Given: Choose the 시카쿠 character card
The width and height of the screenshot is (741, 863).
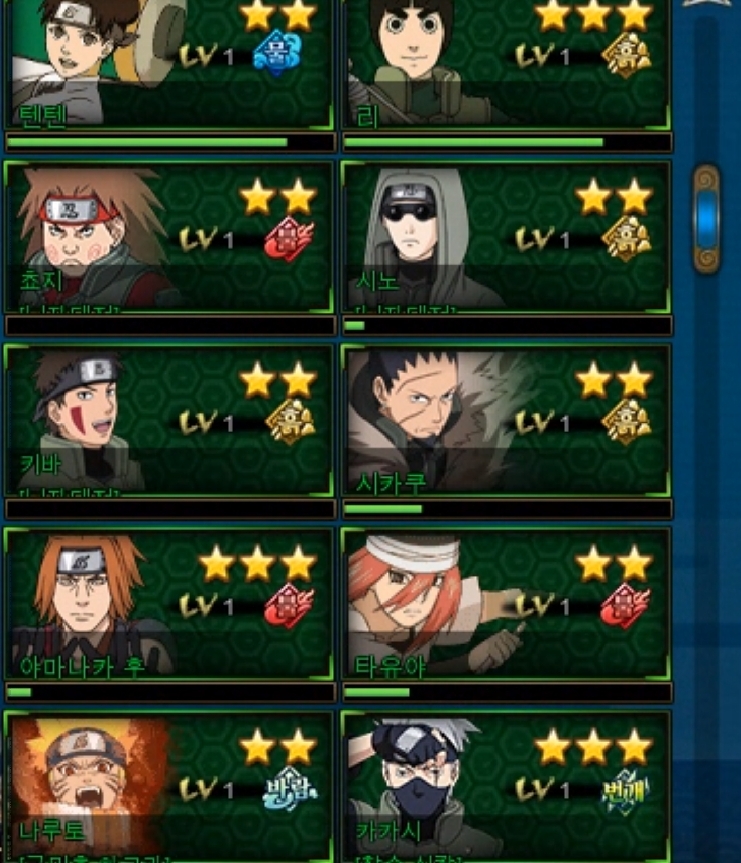Looking at the screenshot, I should click(506, 420).
